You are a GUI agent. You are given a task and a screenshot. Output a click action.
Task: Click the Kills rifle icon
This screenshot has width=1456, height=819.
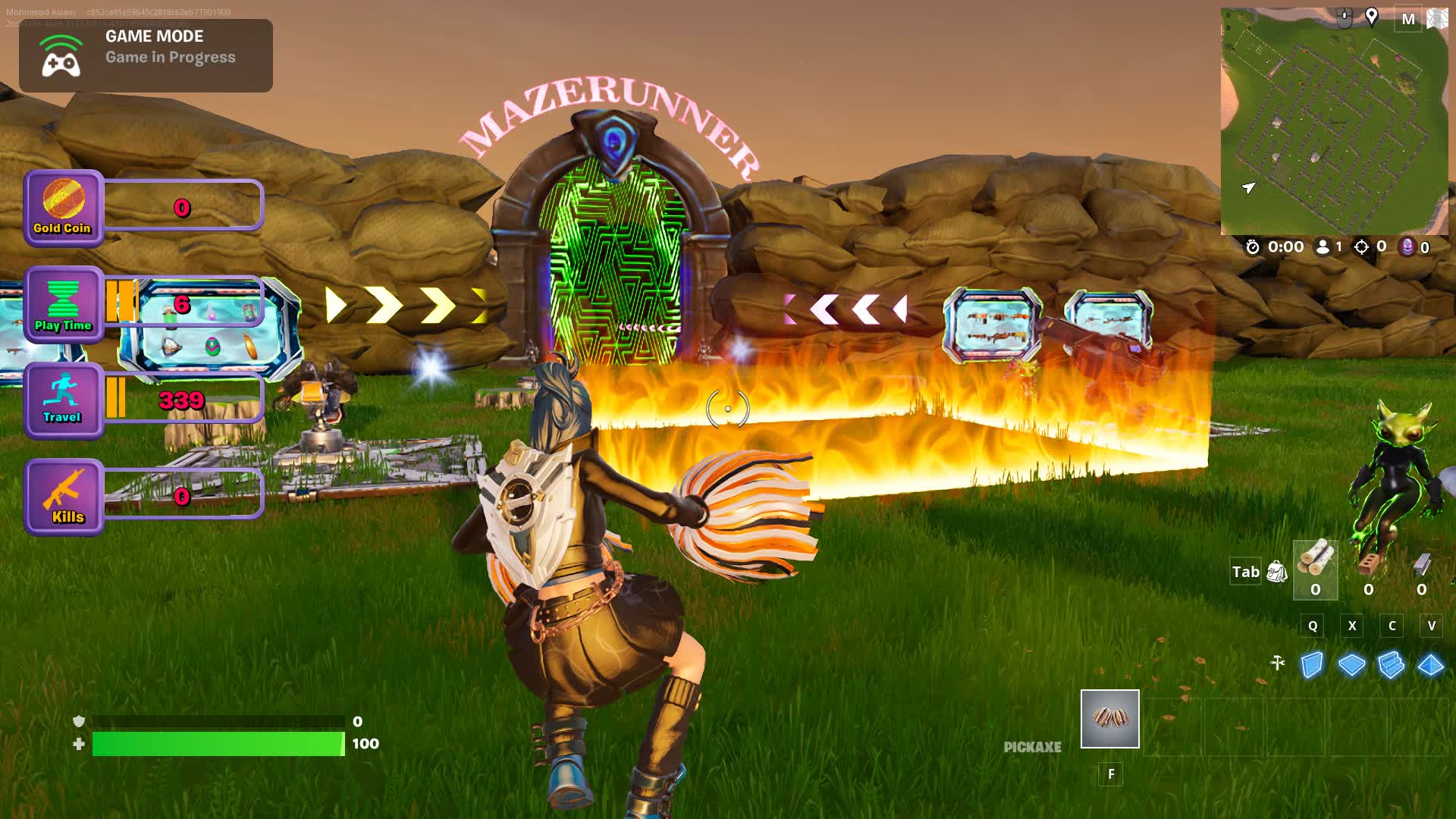coord(63,497)
